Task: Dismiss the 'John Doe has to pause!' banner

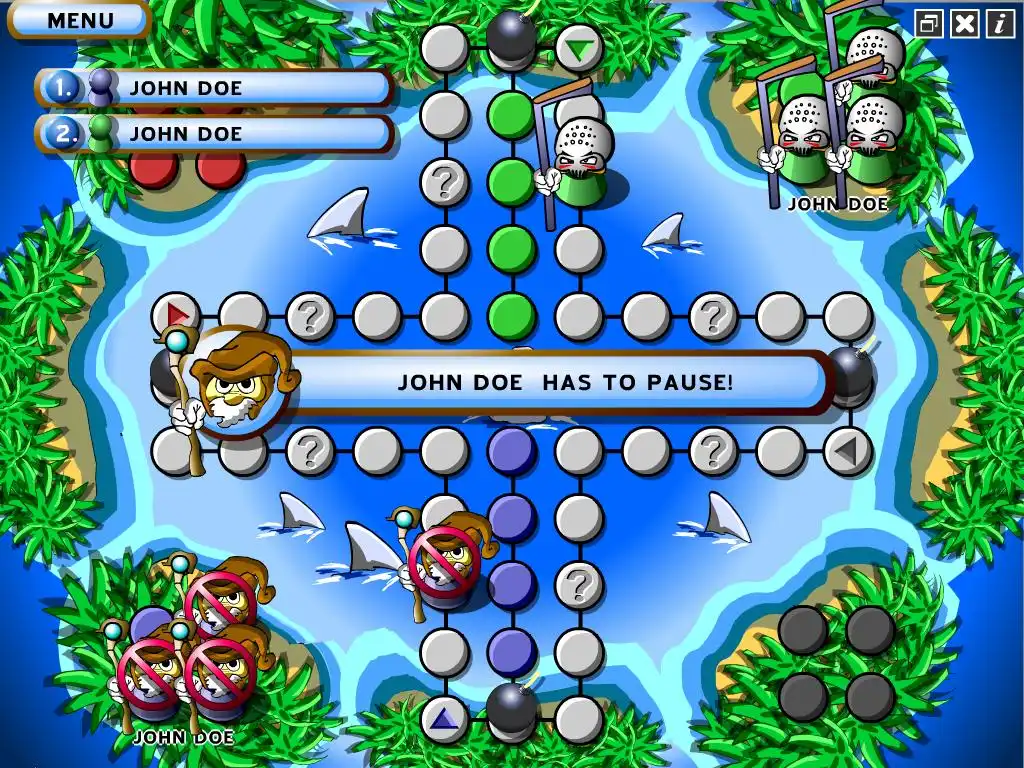Action: [565, 381]
